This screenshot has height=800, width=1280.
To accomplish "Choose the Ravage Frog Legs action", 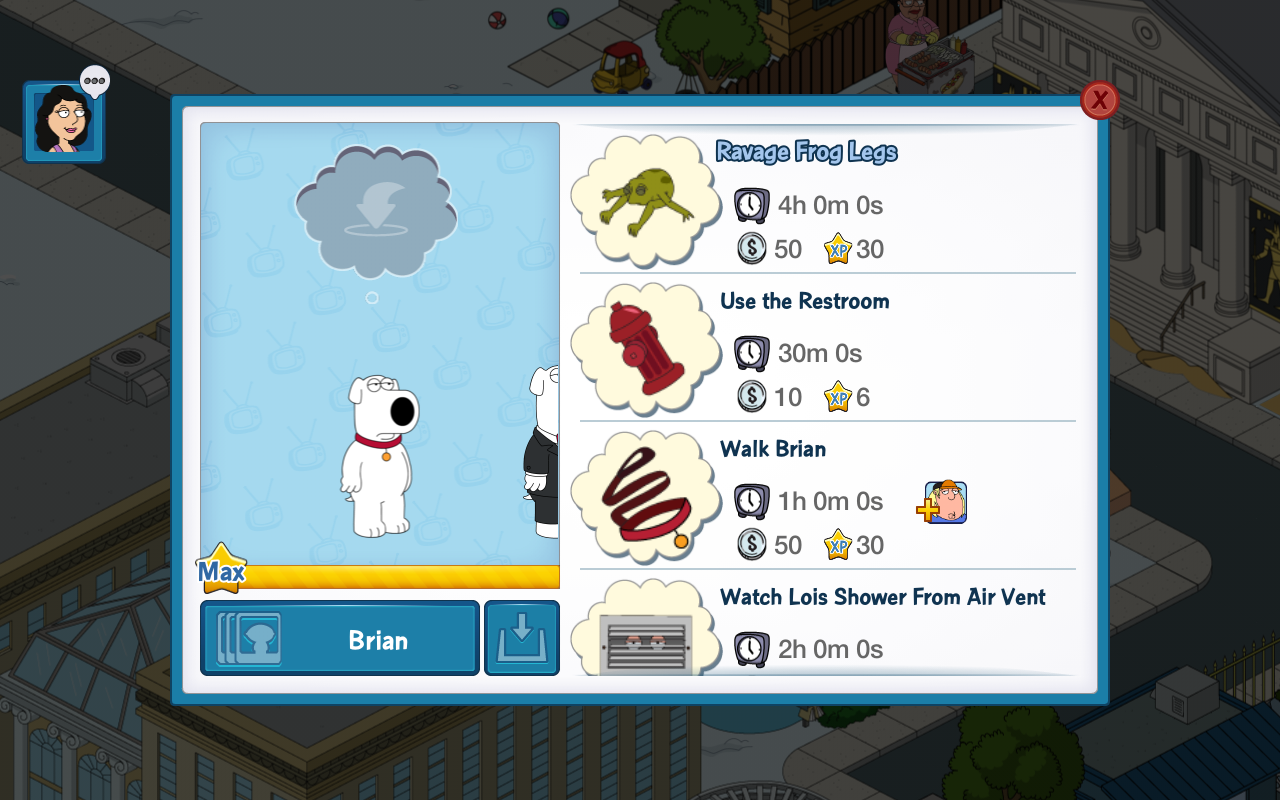I will pos(806,153).
